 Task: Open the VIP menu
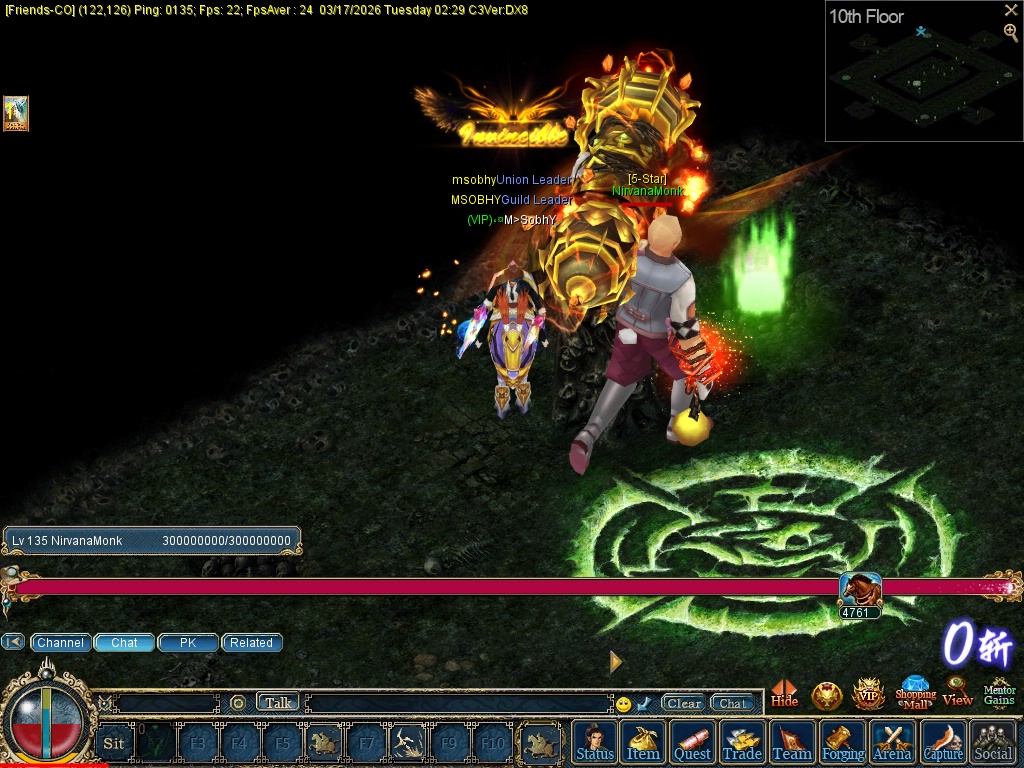868,694
